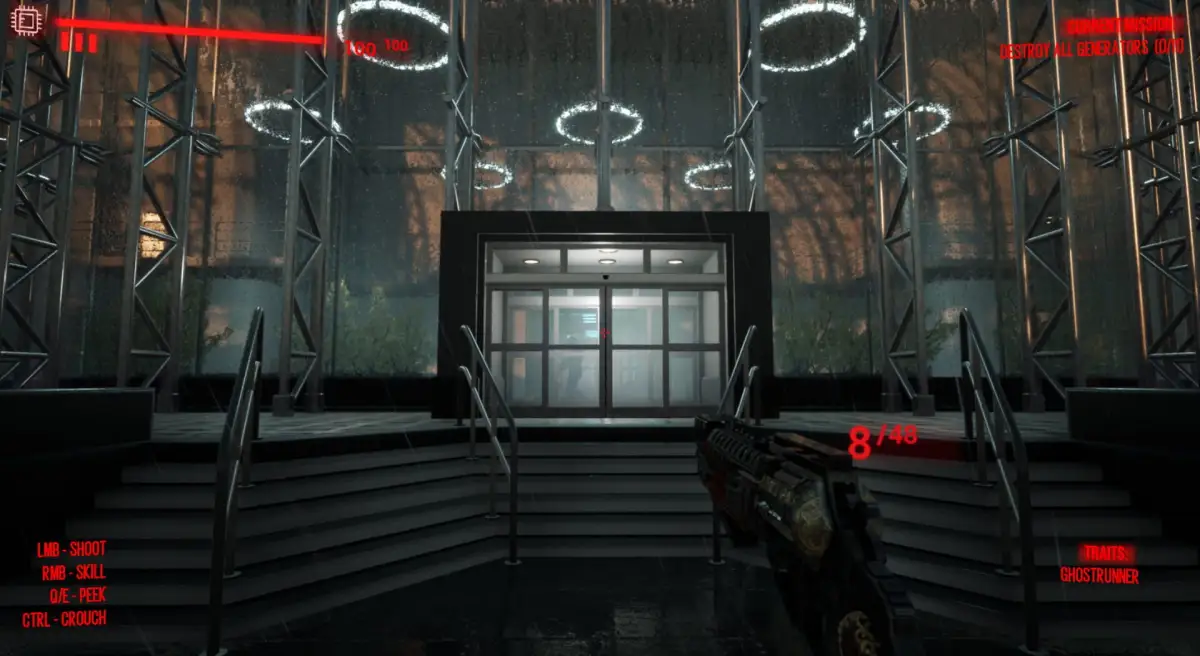Click the chip icon beside the health bar
Screen dimensions: 1200x656
pyautogui.click(x=24, y=20)
